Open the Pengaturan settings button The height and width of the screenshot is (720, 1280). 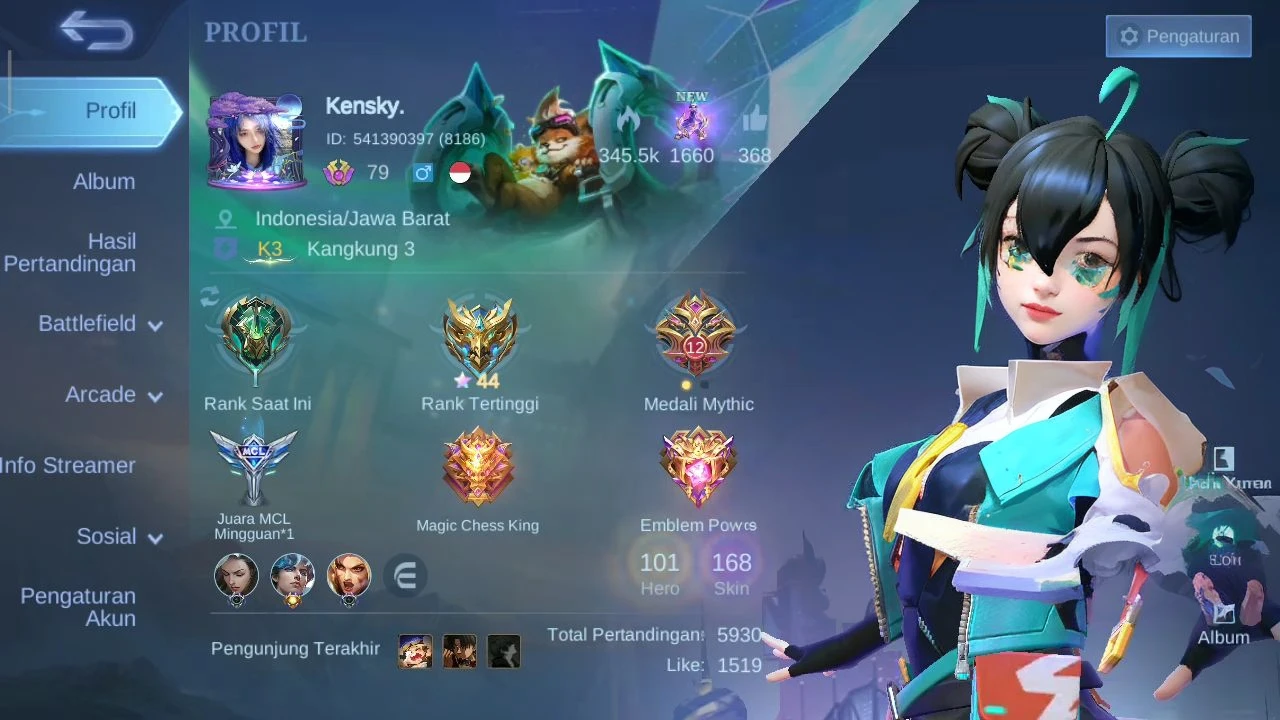[x=1178, y=36]
